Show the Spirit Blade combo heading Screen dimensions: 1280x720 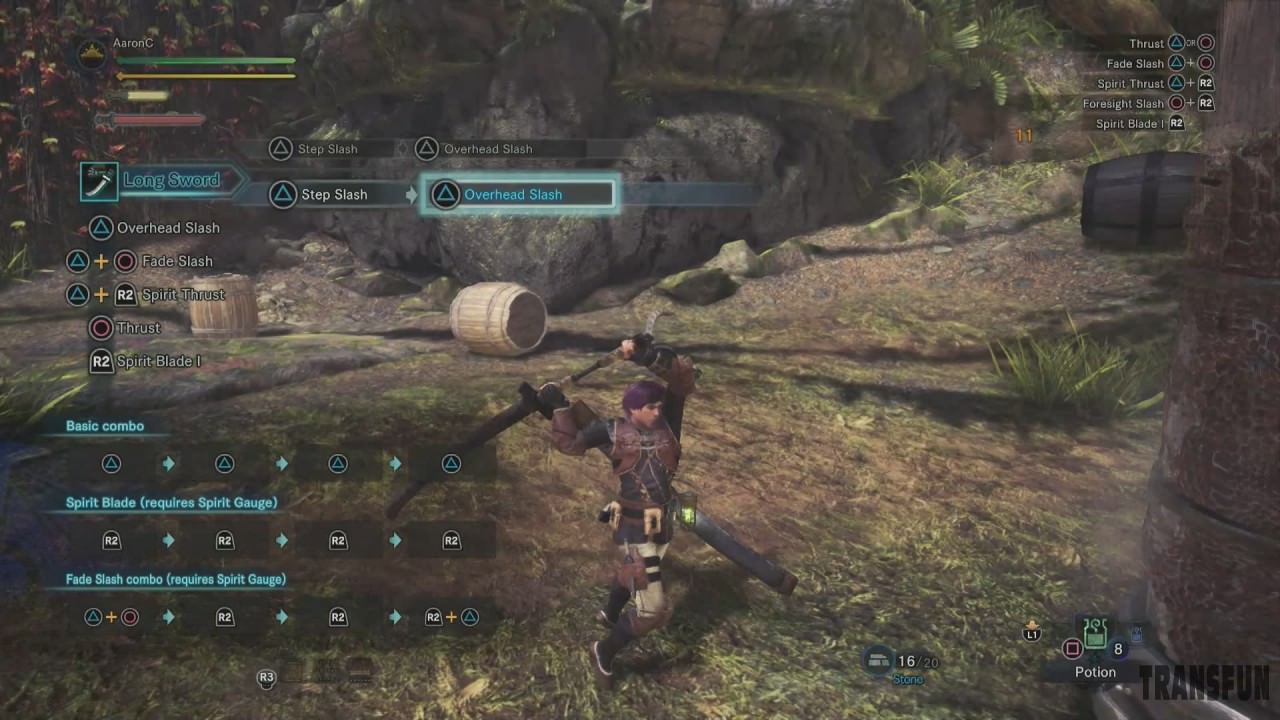click(x=171, y=503)
